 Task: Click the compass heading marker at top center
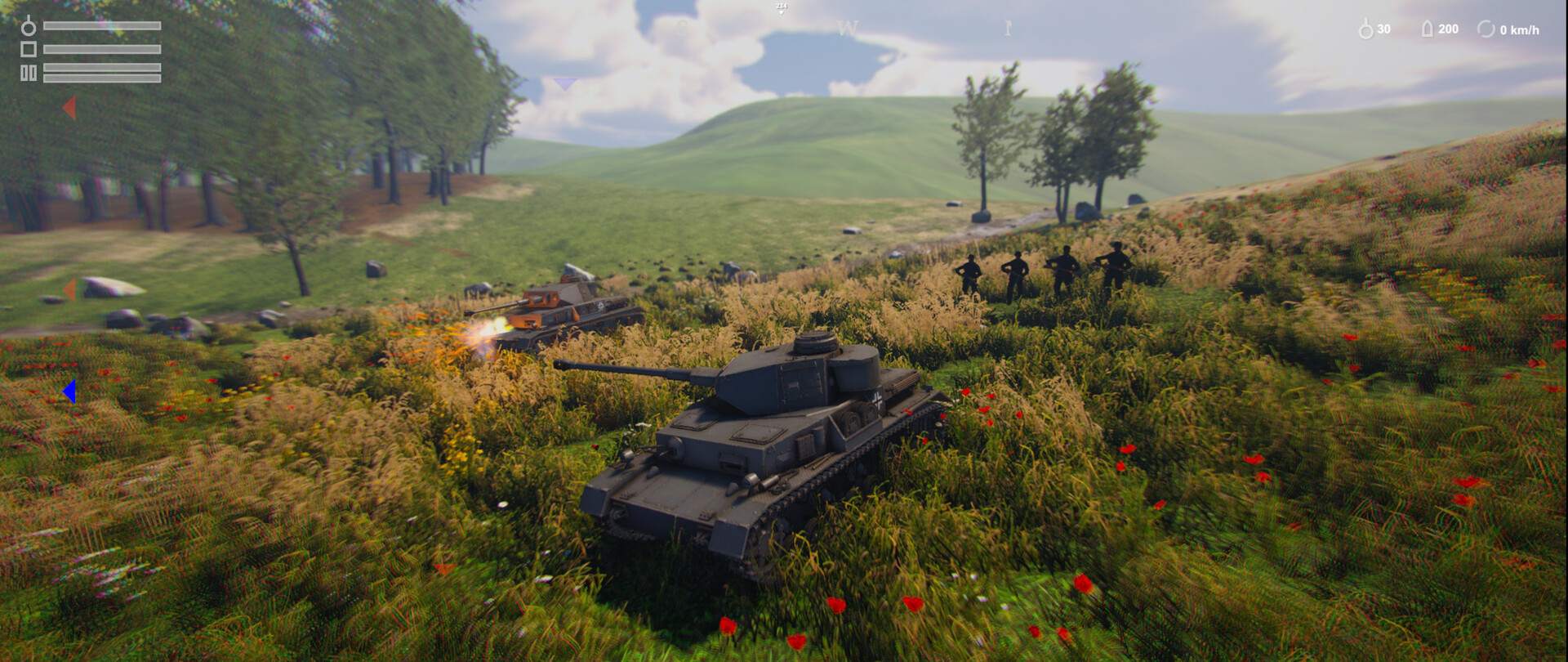(782, 9)
